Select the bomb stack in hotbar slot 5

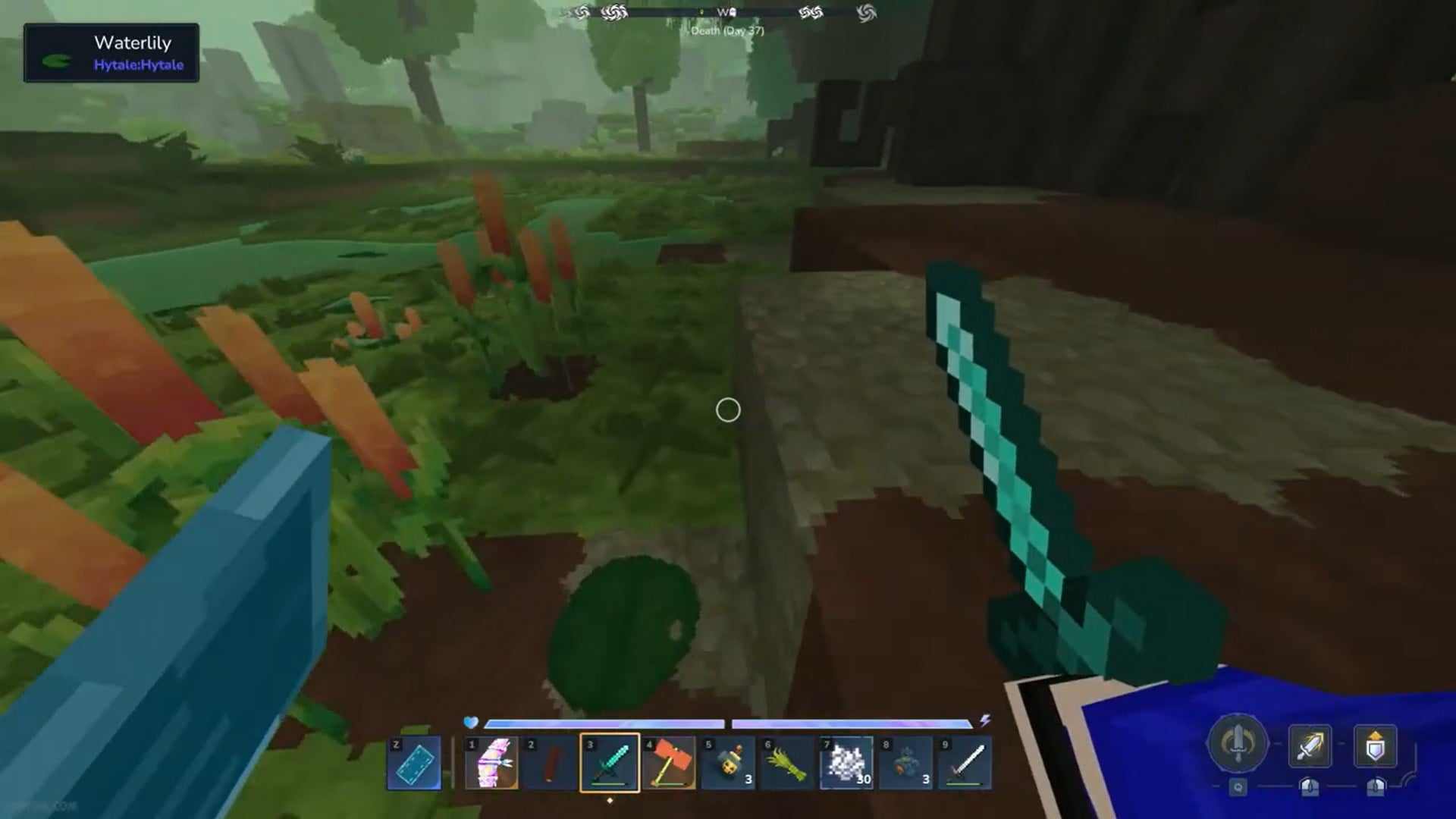(728, 762)
